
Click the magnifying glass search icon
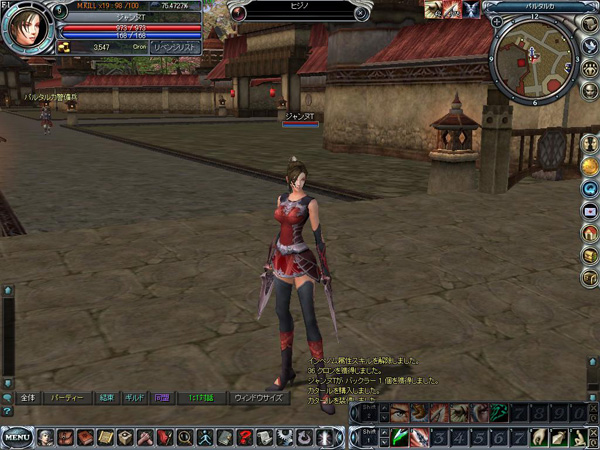[184, 437]
